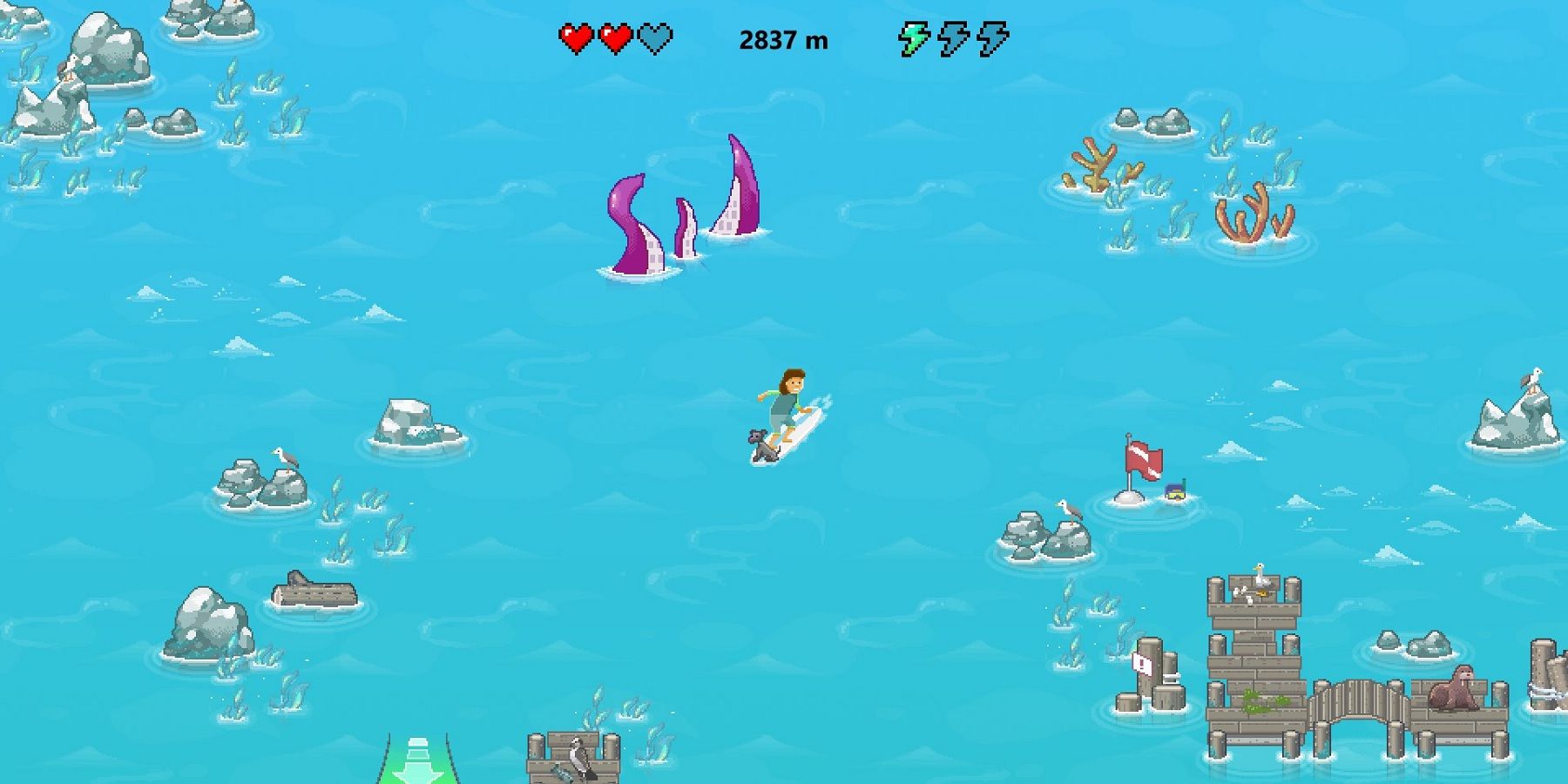Click the green speed boost arrow at bottom

coord(418,767)
